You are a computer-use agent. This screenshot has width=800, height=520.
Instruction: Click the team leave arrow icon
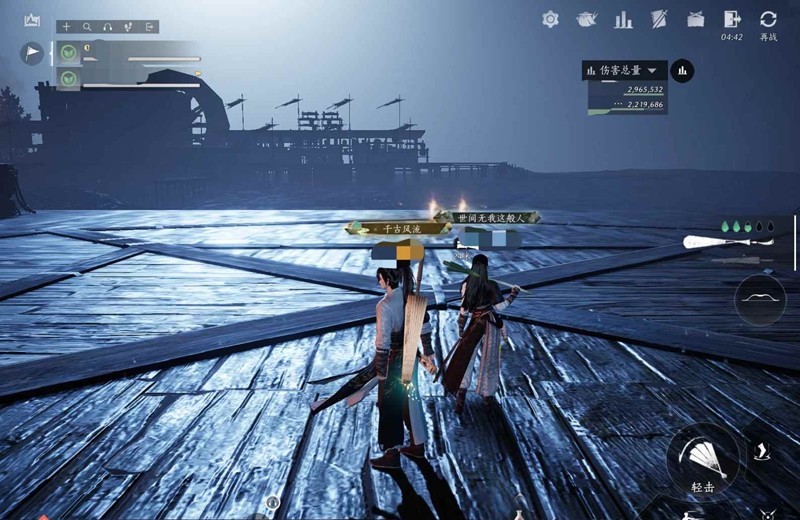[x=149, y=27]
